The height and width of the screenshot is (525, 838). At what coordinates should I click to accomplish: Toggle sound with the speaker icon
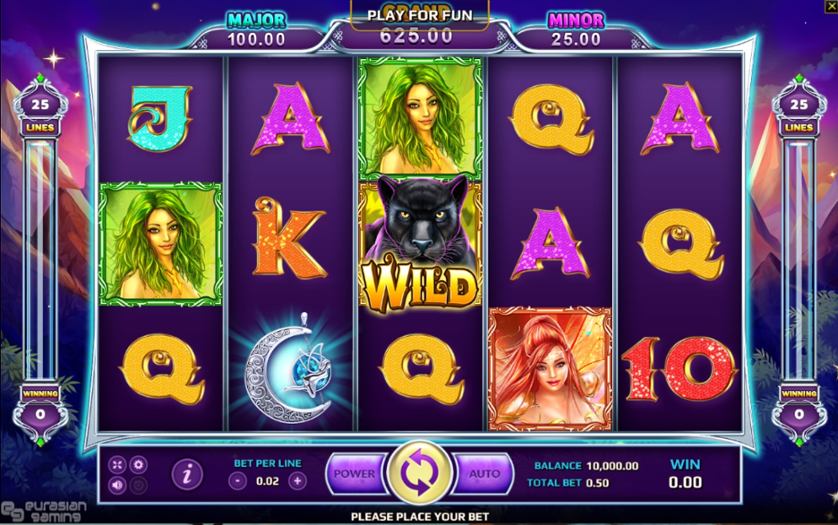click(118, 486)
